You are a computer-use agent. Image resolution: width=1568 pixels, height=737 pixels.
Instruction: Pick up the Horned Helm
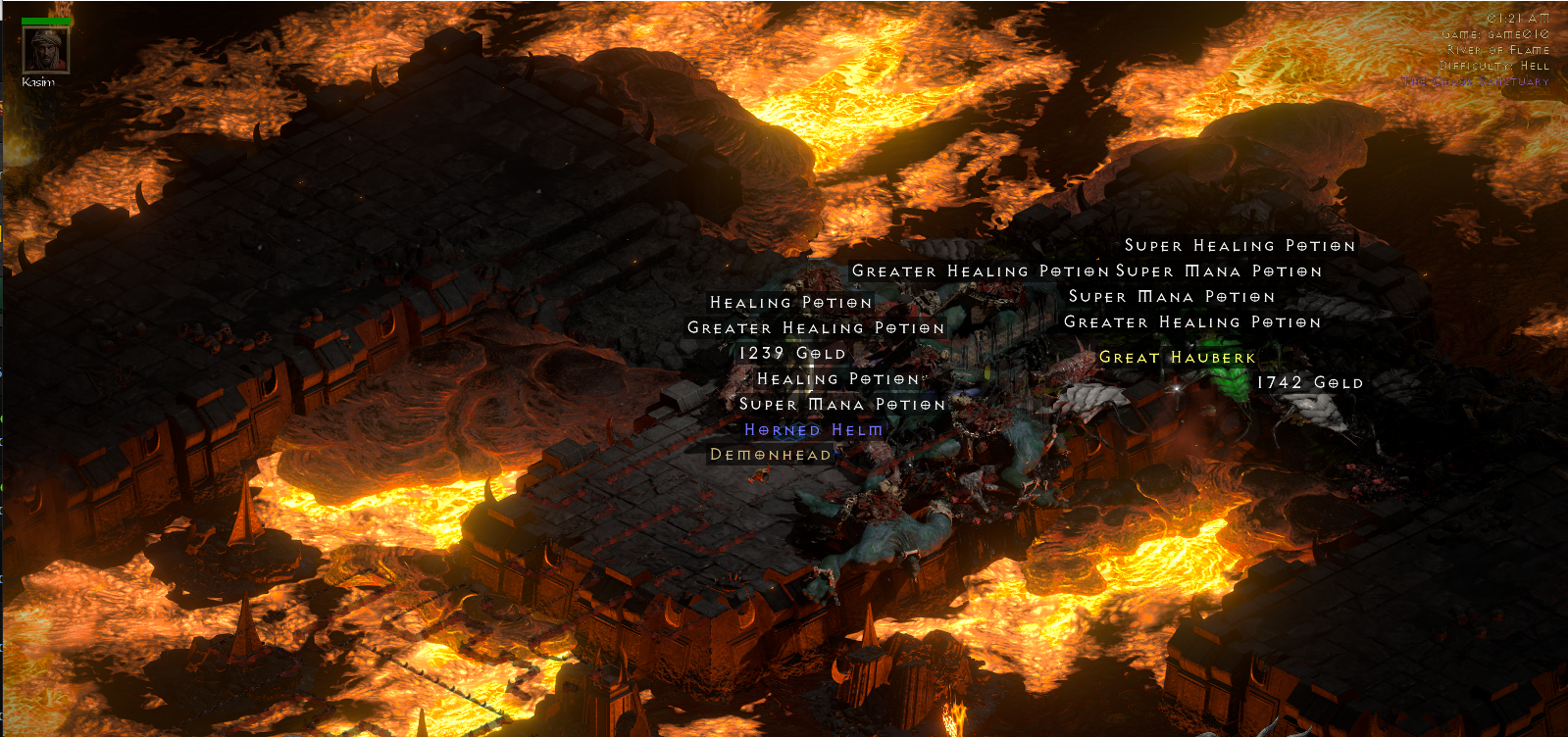point(812,429)
